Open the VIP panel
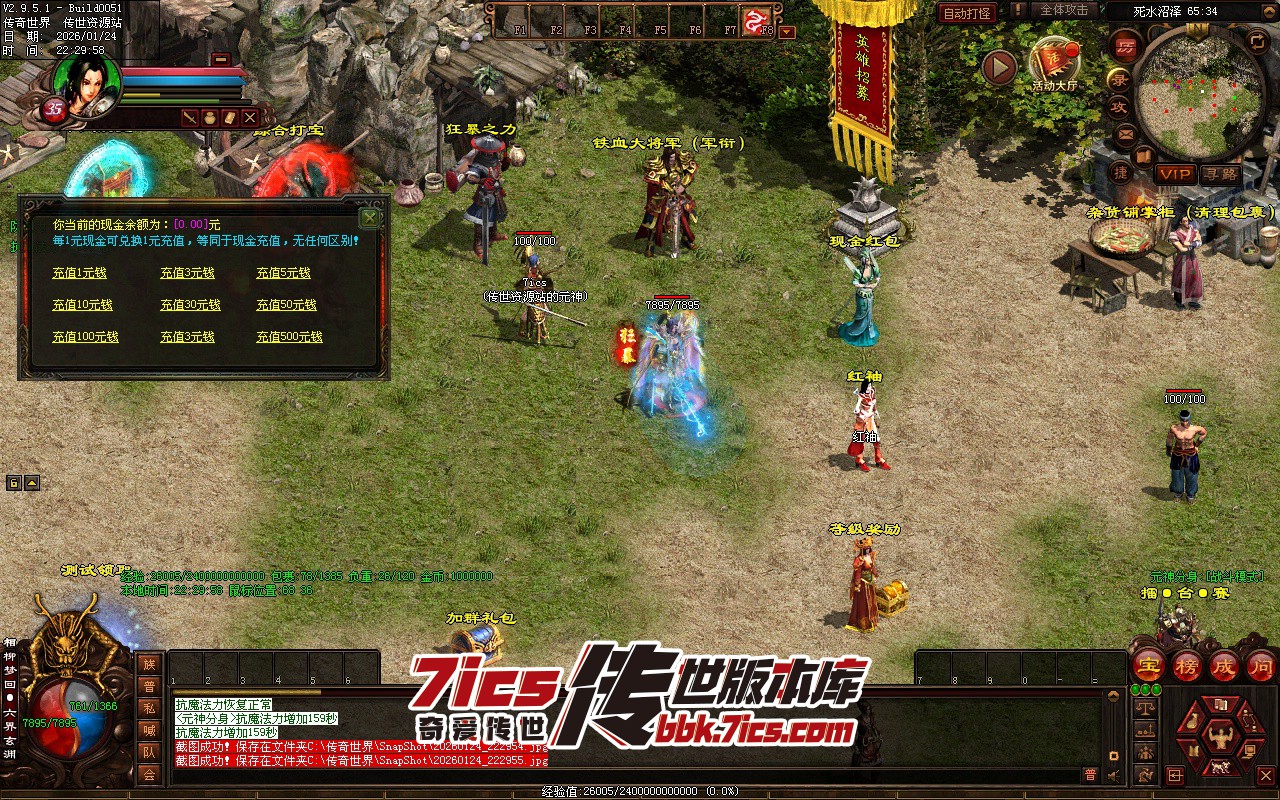Image resolution: width=1280 pixels, height=800 pixels. [1175, 174]
